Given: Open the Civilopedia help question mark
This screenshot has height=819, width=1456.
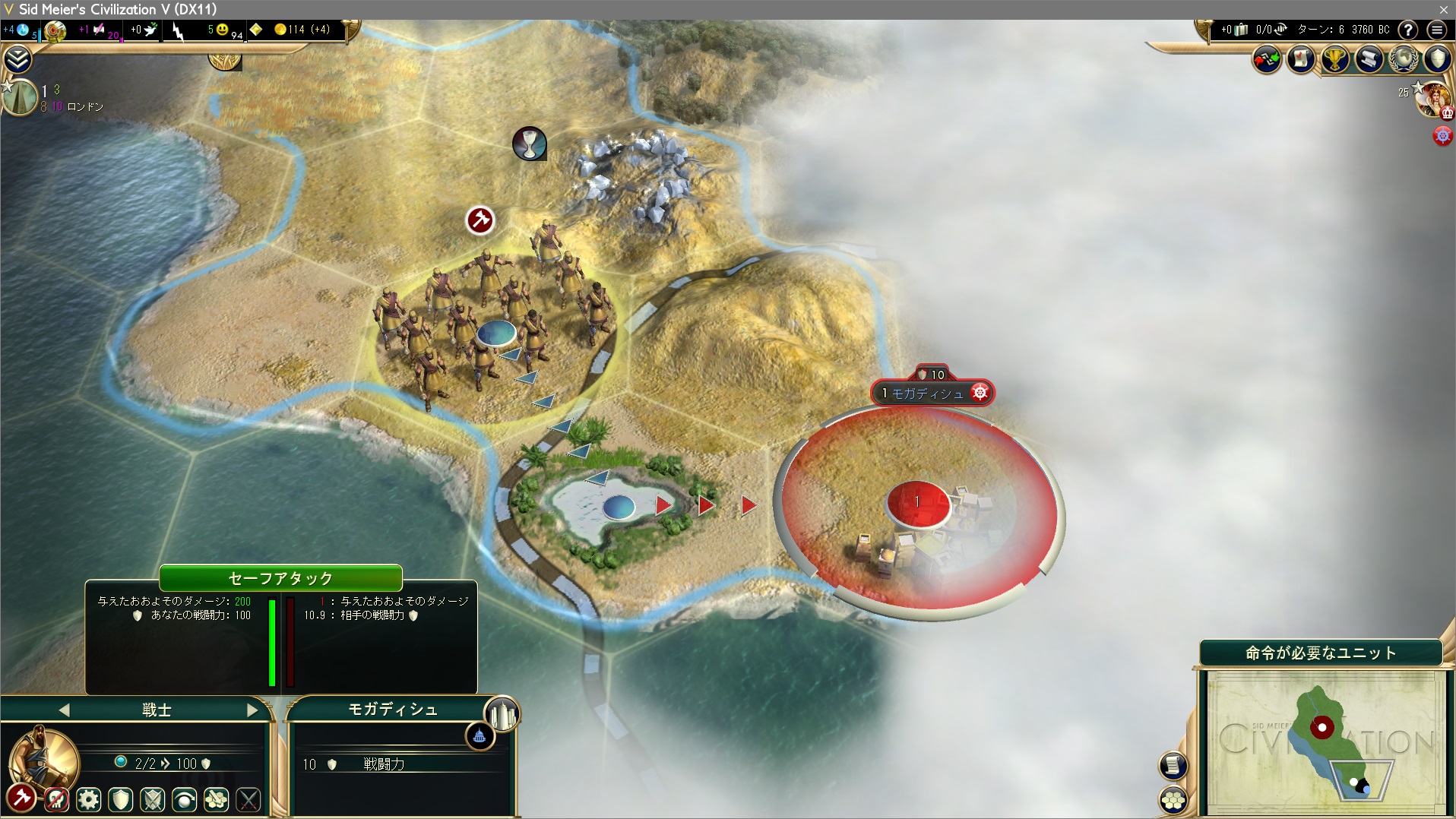Looking at the screenshot, I should (1408, 30).
